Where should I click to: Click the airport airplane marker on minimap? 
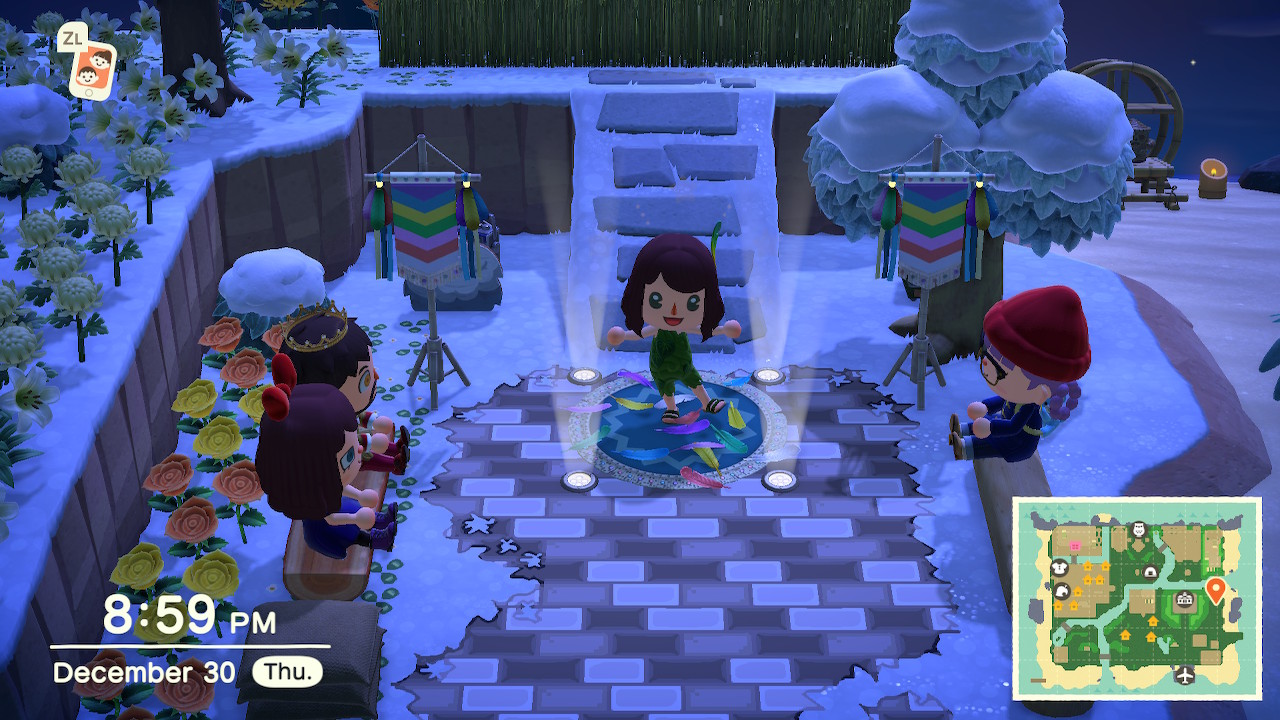tap(1186, 675)
